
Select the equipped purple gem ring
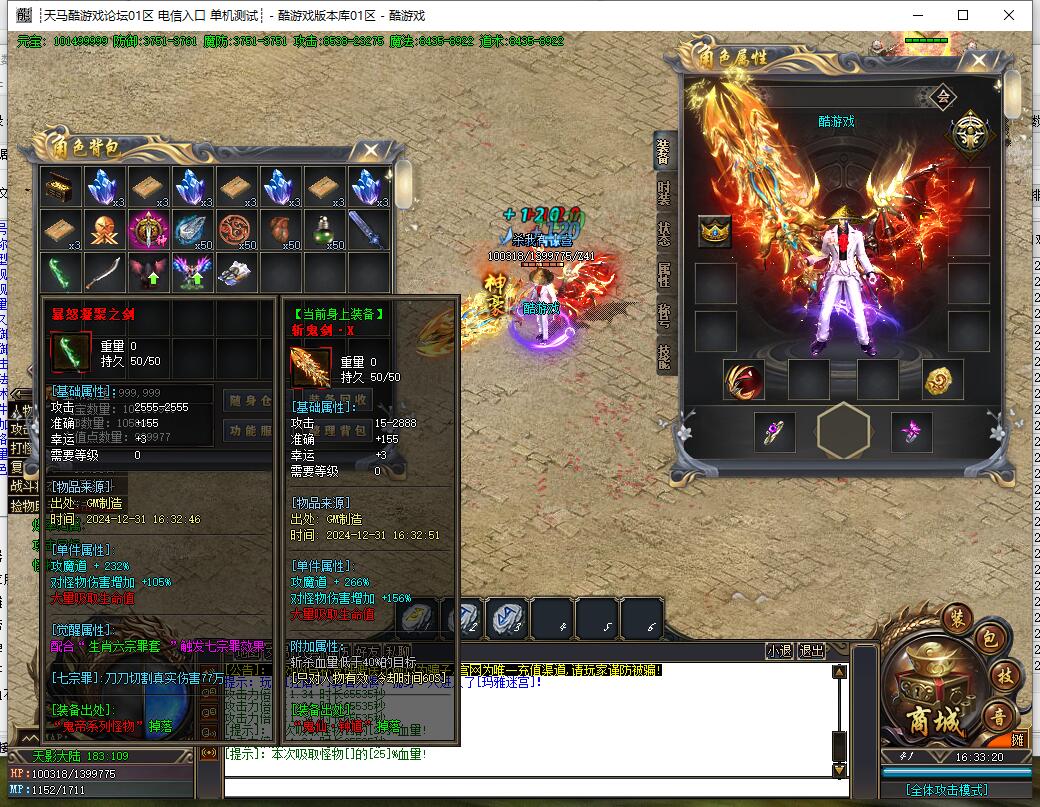click(775, 432)
